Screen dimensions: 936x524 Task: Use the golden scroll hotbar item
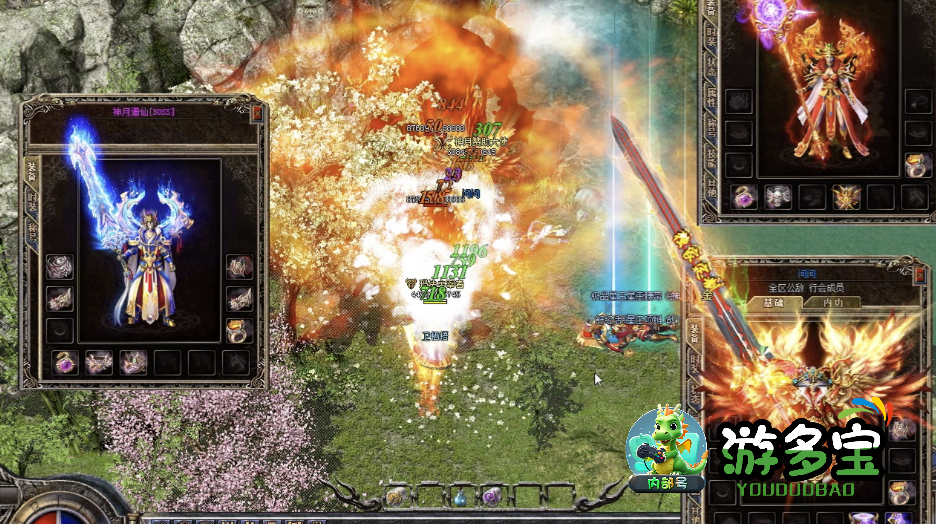click(x=396, y=497)
